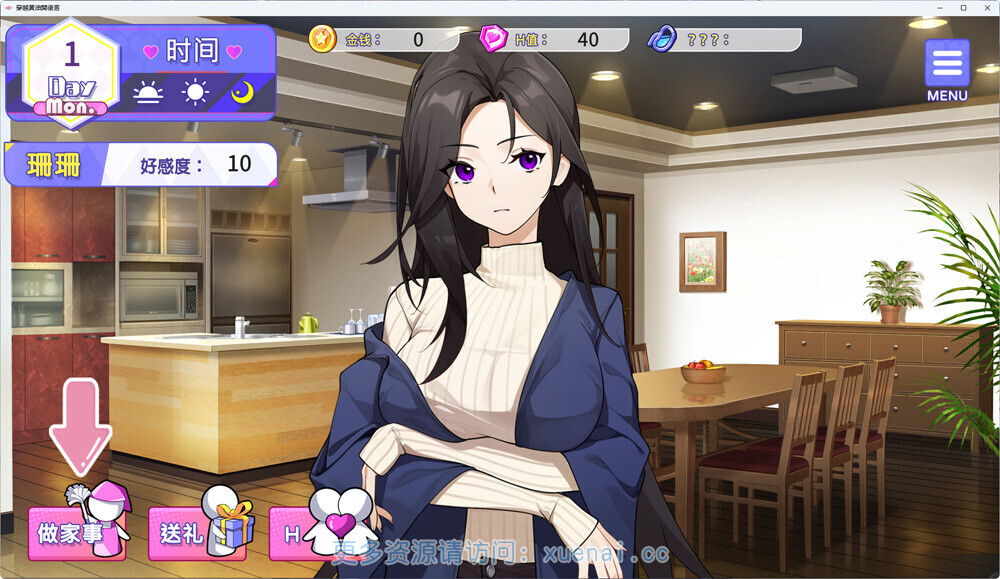Open the MENU button
Screen dimensions: 1000x579
pos(946,68)
